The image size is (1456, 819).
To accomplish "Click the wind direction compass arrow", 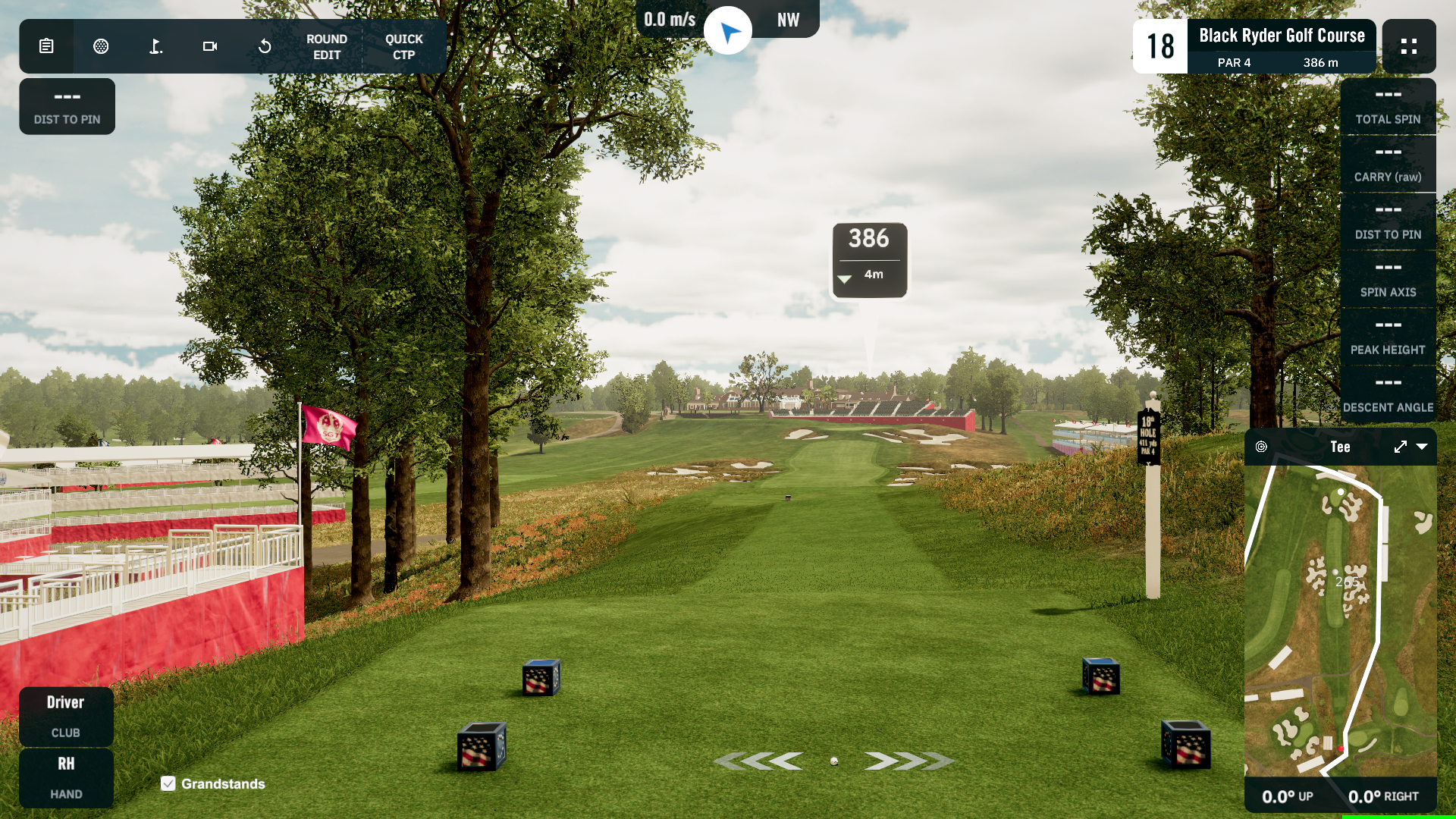I will 728,31.
